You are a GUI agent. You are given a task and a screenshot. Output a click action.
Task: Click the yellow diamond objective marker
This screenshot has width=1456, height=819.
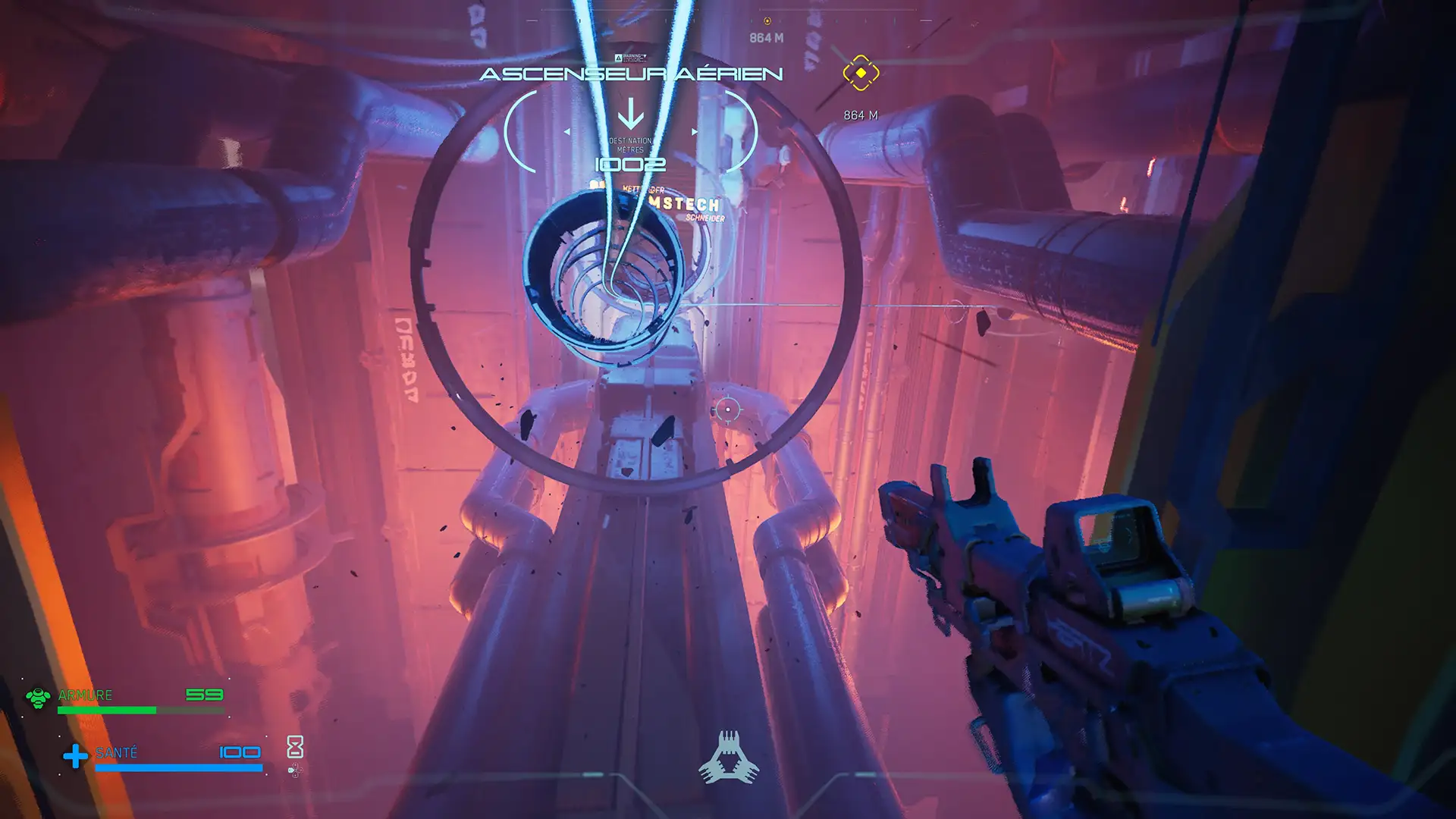(x=861, y=73)
